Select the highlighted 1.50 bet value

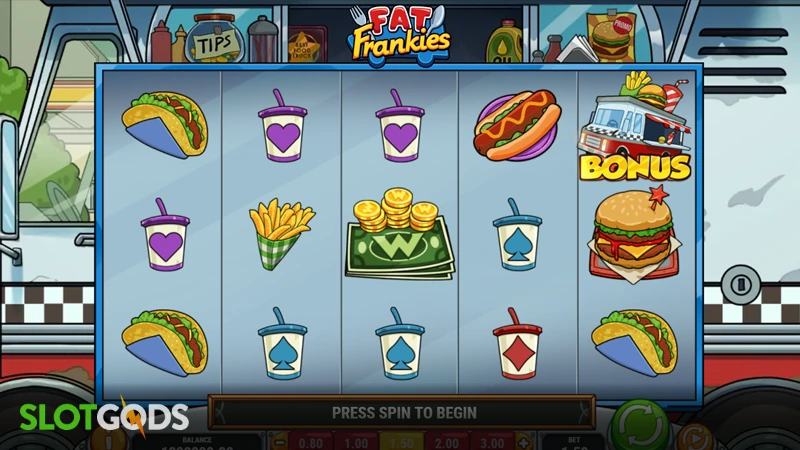click(x=404, y=442)
